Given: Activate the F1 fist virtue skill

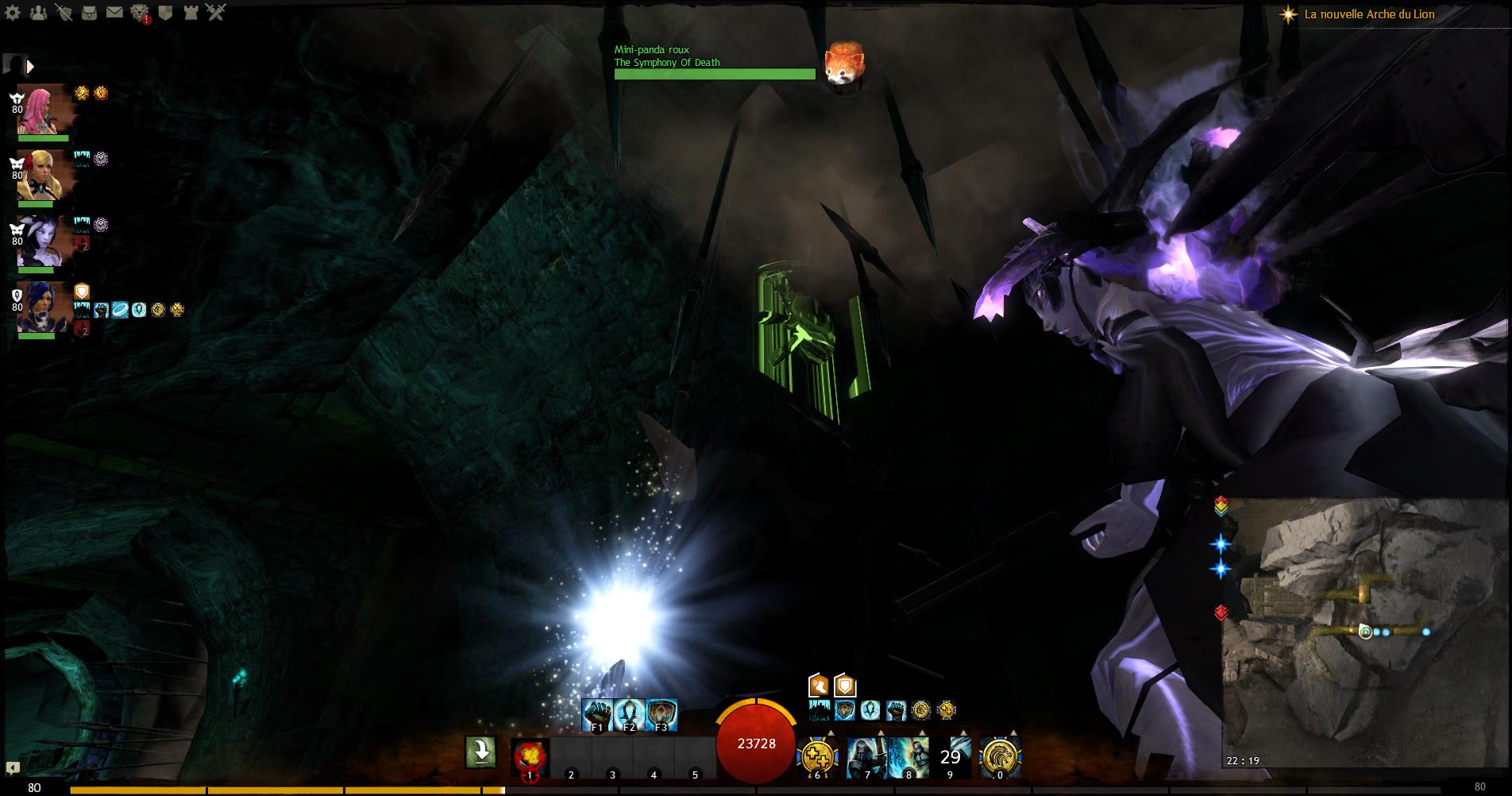Looking at the screenshot, I should click(x=598, y=714).
